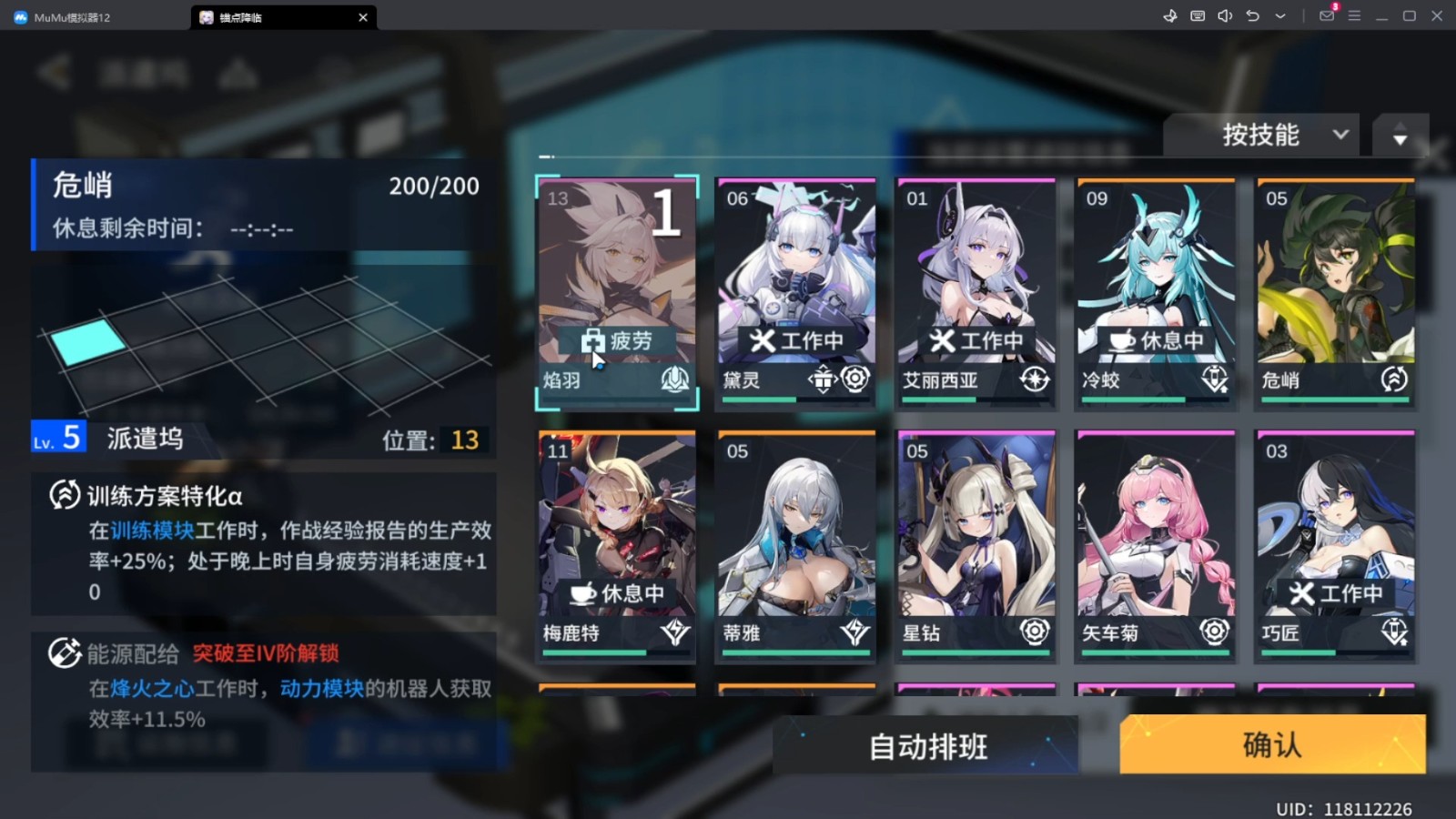Open the 按技能 sorting dropdown
Image resolution: width=1456 pixels, height=819 pixels.
(x=1262, y=135)
